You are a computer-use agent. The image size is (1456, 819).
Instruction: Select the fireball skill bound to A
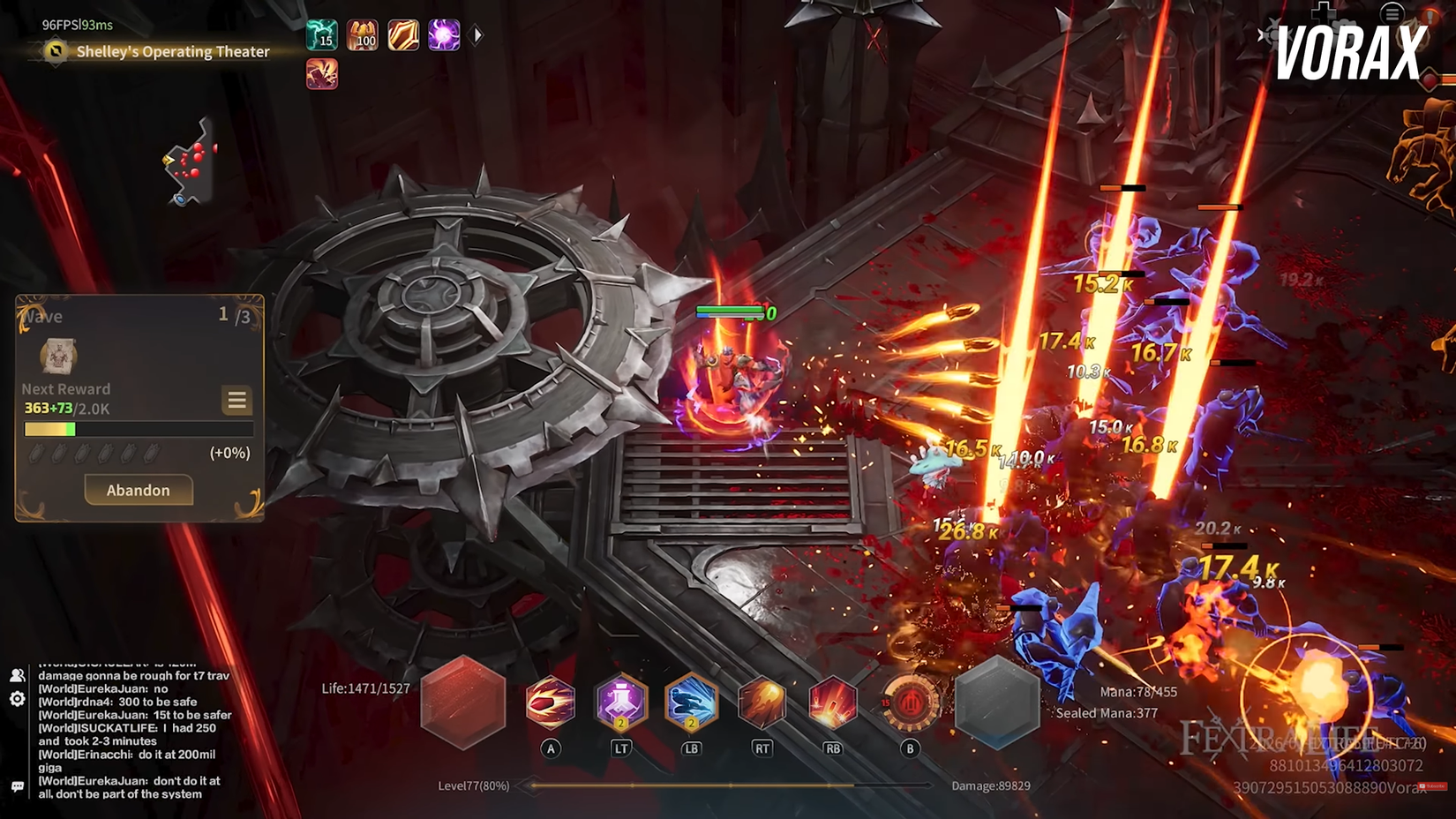(x=552, y=703)
